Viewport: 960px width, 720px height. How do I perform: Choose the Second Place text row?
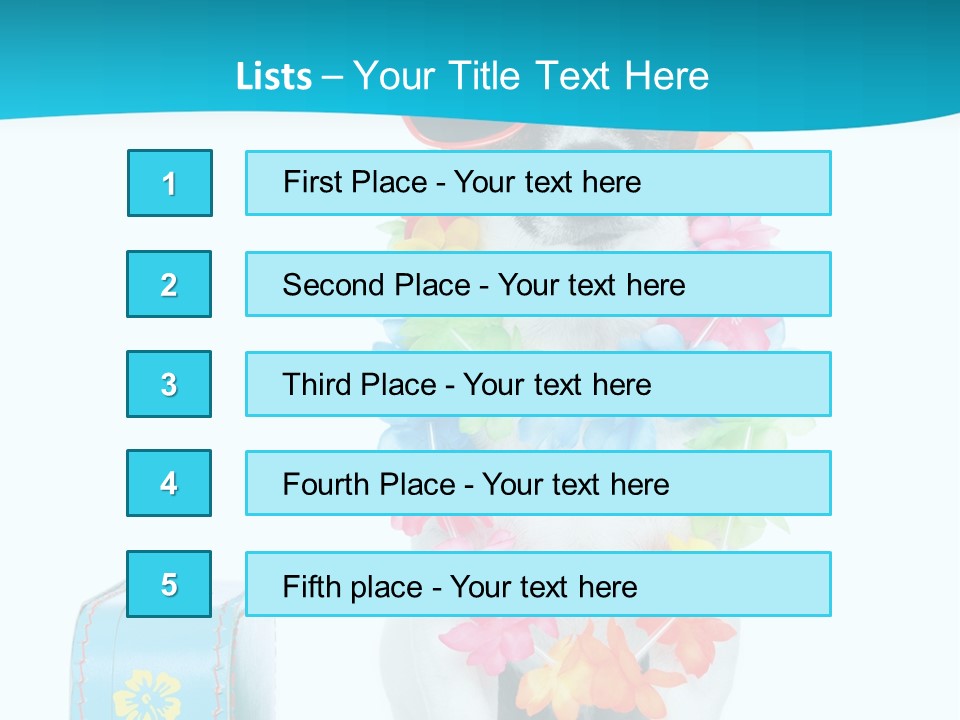coord(538,284)
